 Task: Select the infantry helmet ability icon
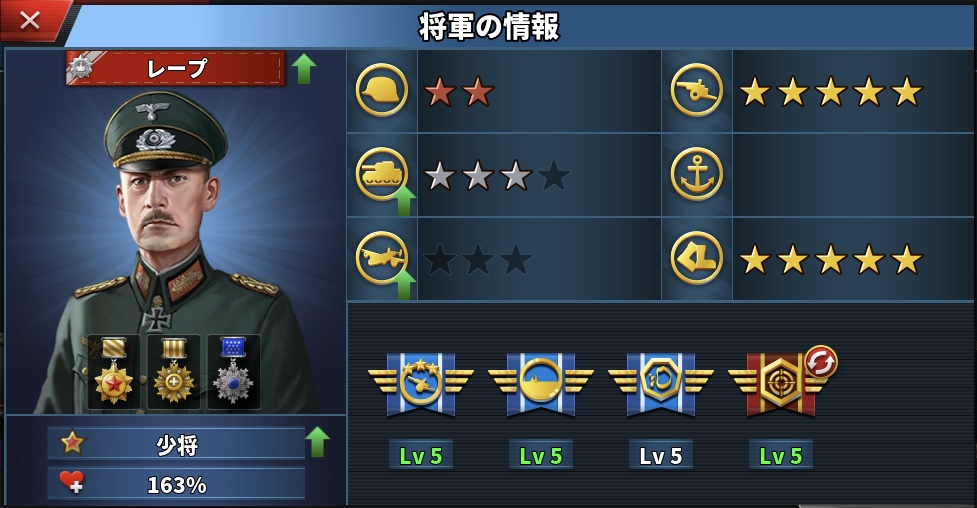[381, 91]
